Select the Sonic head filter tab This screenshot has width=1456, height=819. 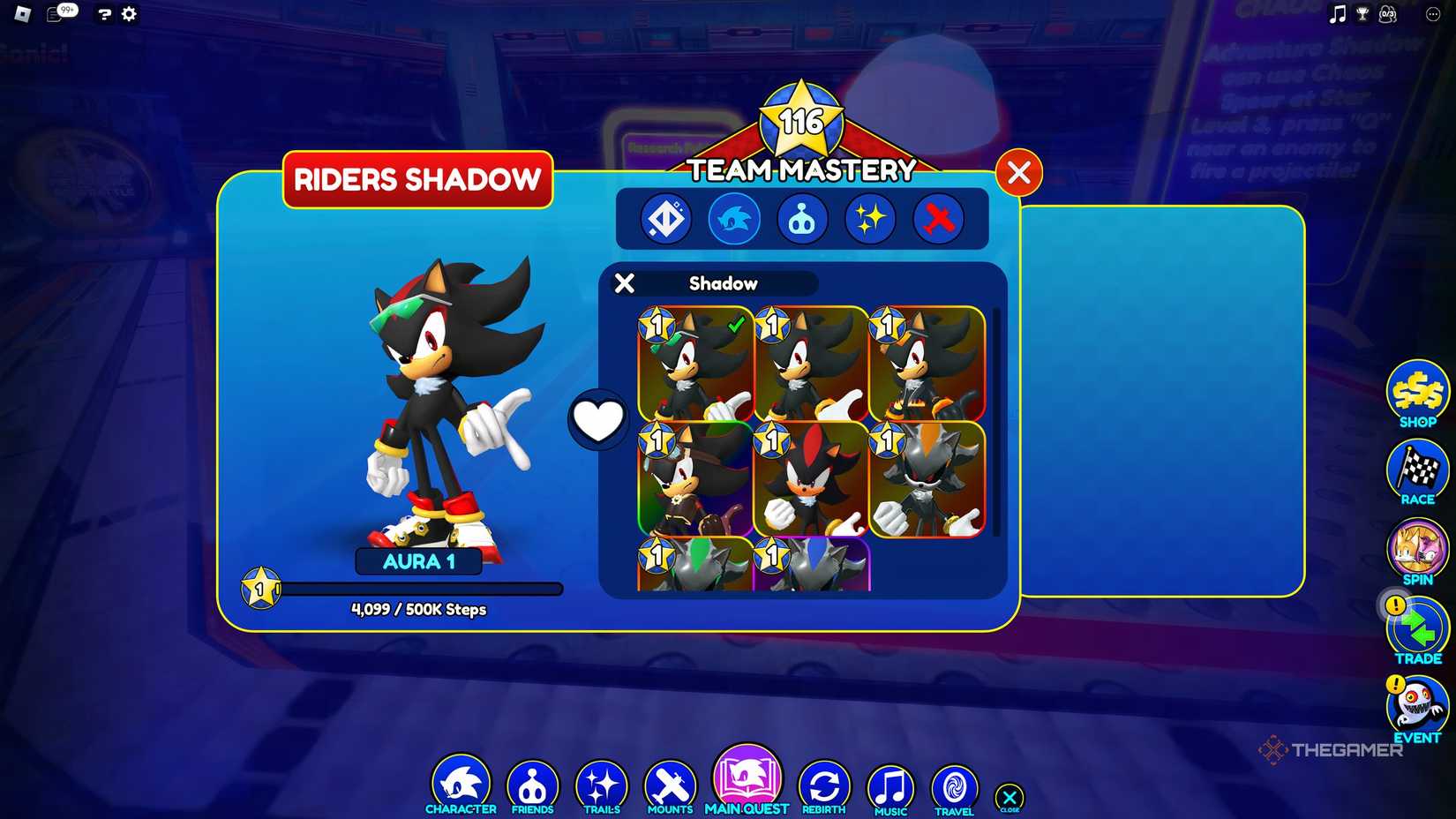[x=733, y=220]
